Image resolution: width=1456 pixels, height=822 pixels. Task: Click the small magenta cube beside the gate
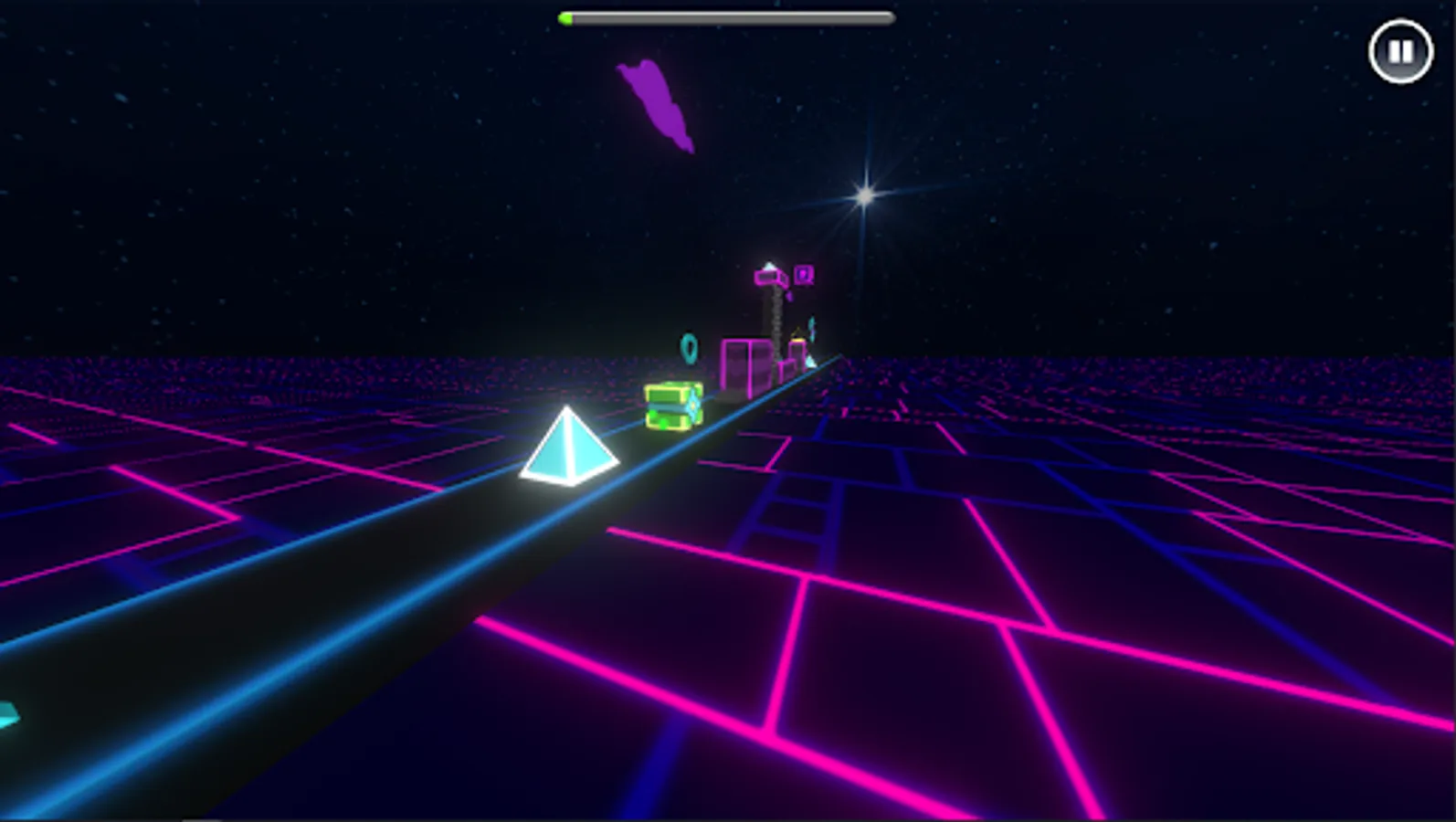786,371
